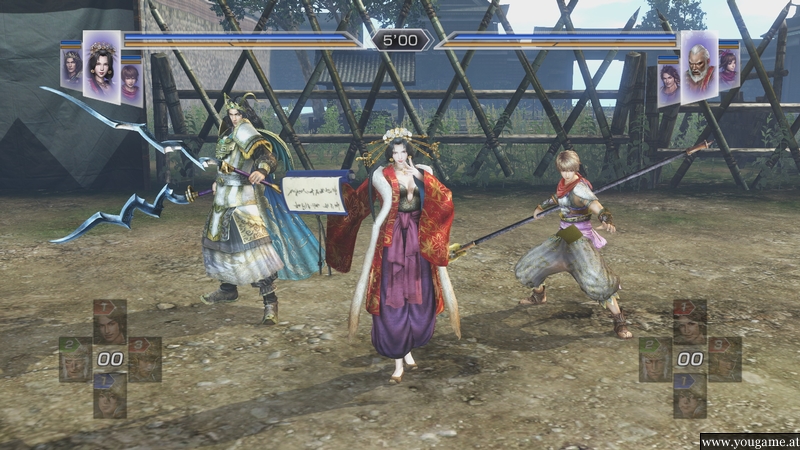Select the white-bearded old man portrait
The width and height of the screenshot is (800, 450).
pyautogui.click(x=699, y=67)
